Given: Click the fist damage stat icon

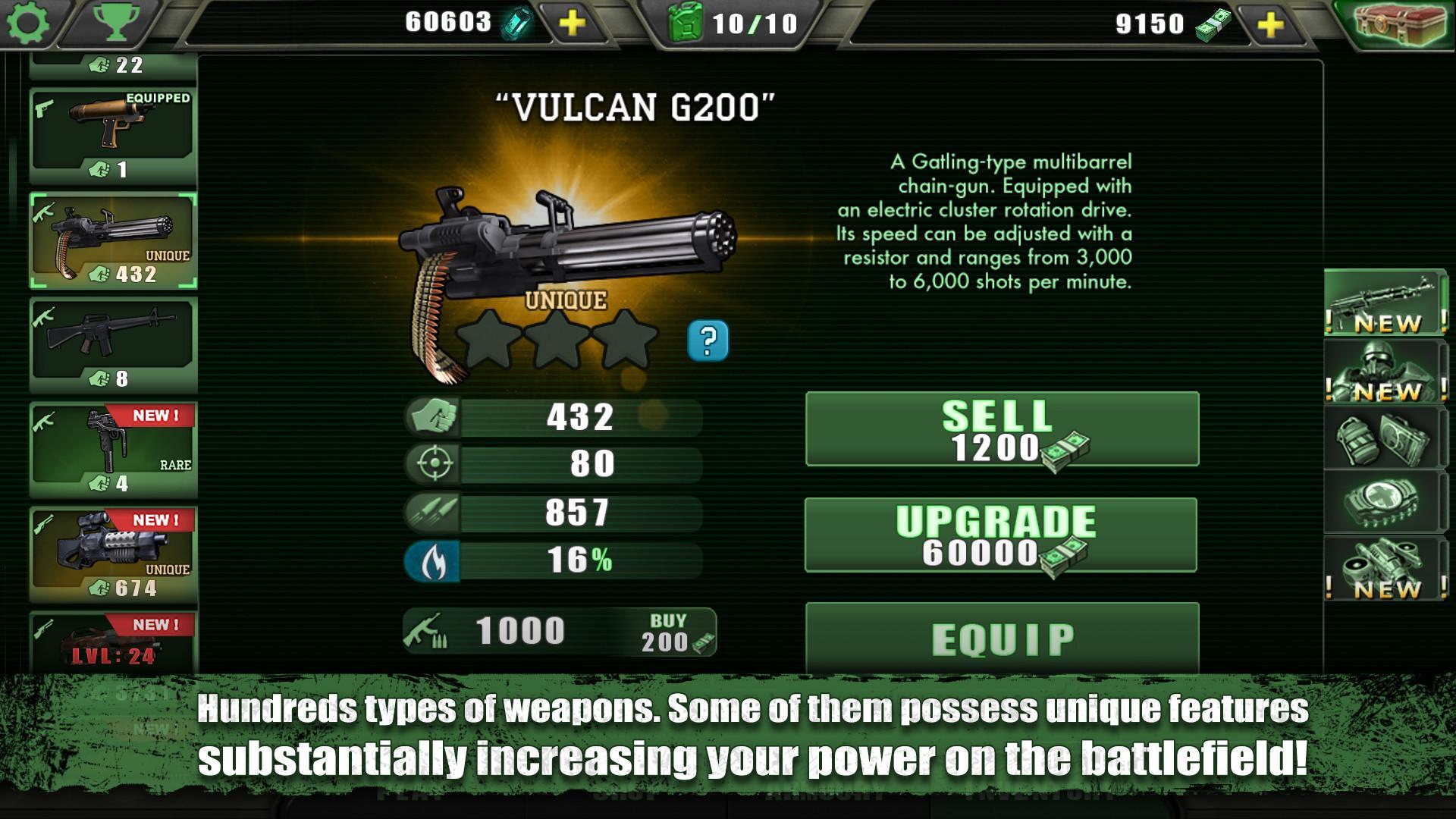Looking at the screenshot, I should click(432, 418).
